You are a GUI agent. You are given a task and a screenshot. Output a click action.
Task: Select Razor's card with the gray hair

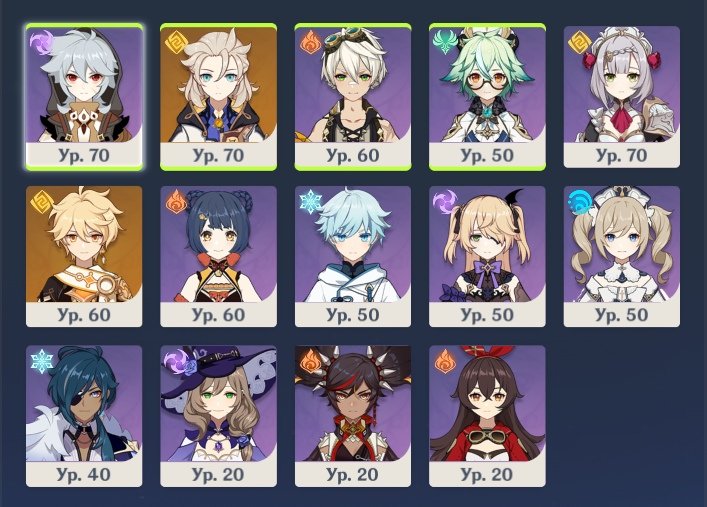(84, 96)
